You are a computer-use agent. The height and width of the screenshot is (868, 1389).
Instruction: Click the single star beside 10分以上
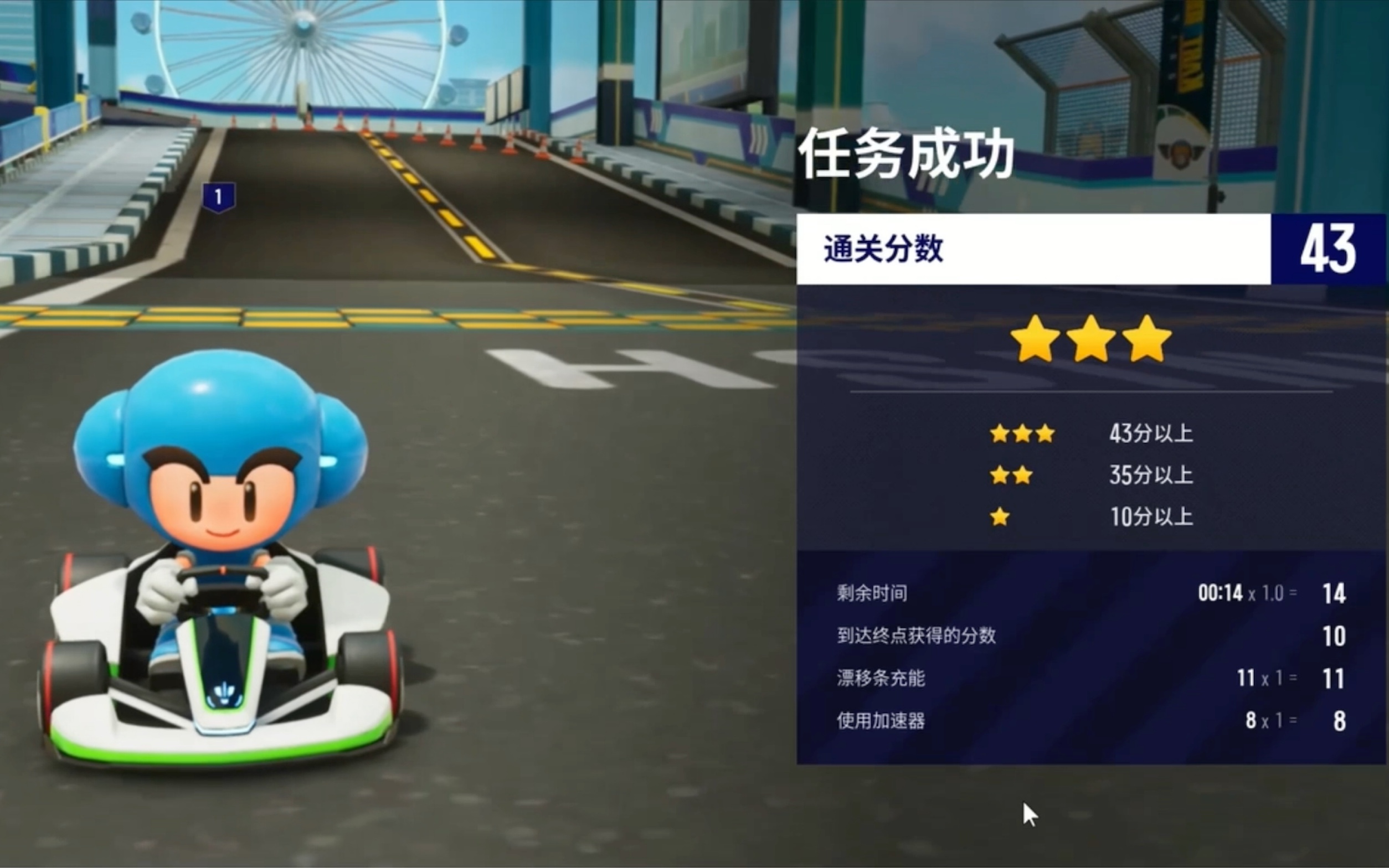pyautogui.click(x=1000, y=516)
